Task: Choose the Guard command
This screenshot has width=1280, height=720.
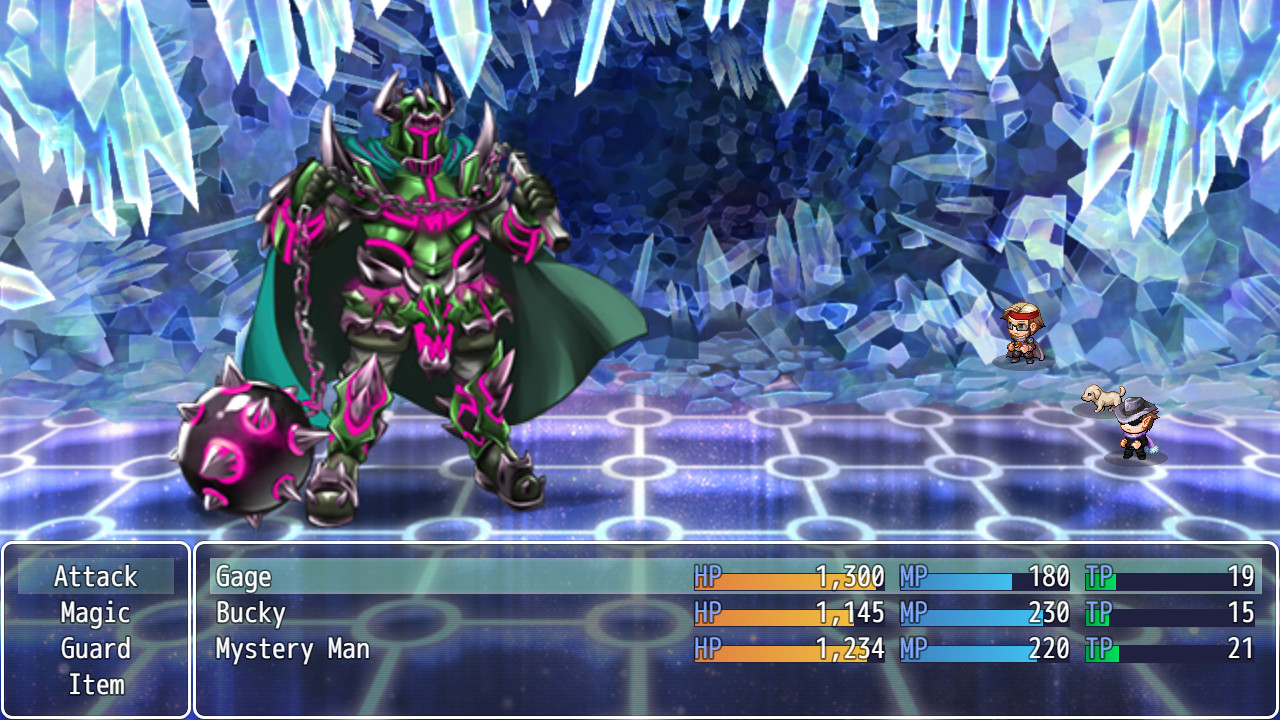Action: point(97,649)
